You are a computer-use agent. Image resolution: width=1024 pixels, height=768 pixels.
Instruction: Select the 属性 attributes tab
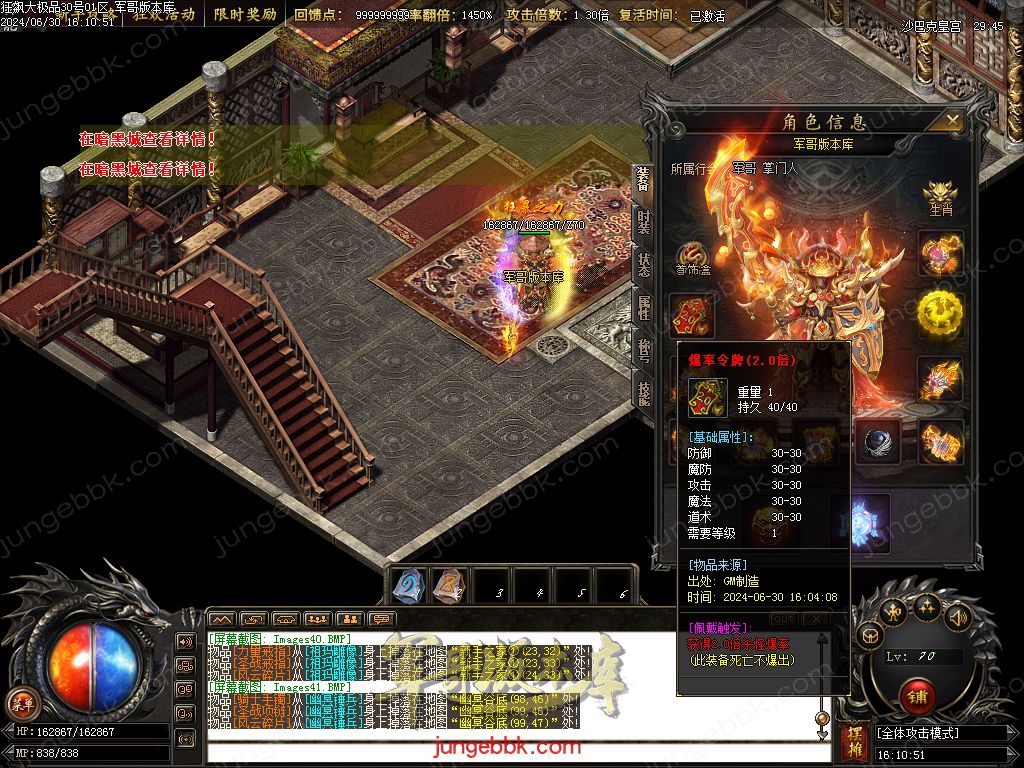[645, 306]
